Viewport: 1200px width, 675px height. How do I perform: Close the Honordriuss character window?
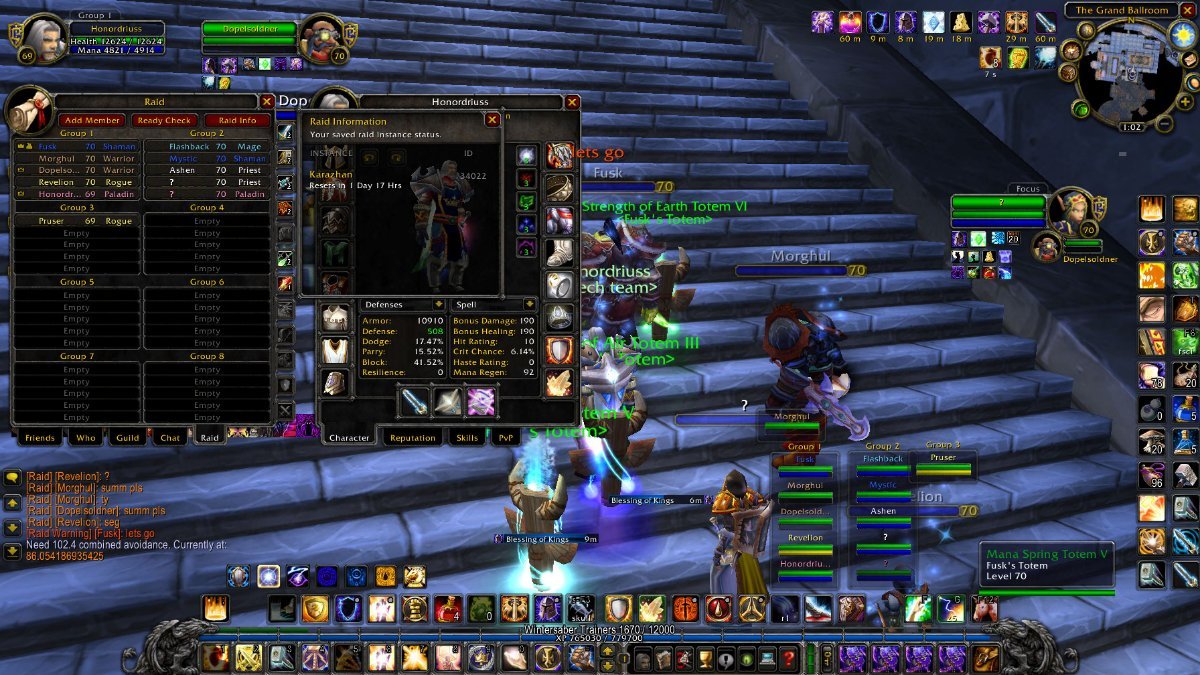(572, 102)
